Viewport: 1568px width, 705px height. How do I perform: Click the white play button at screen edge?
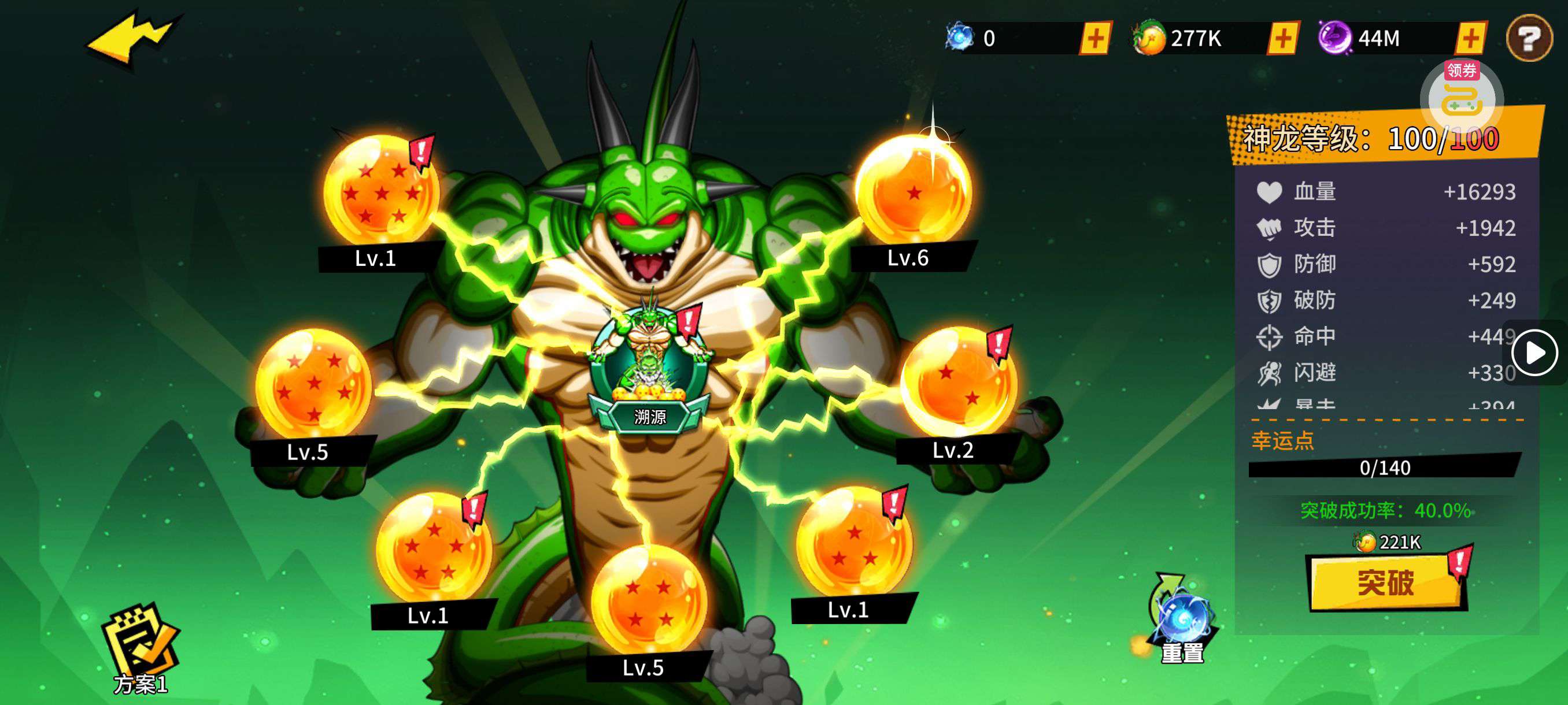point(1534,353)
